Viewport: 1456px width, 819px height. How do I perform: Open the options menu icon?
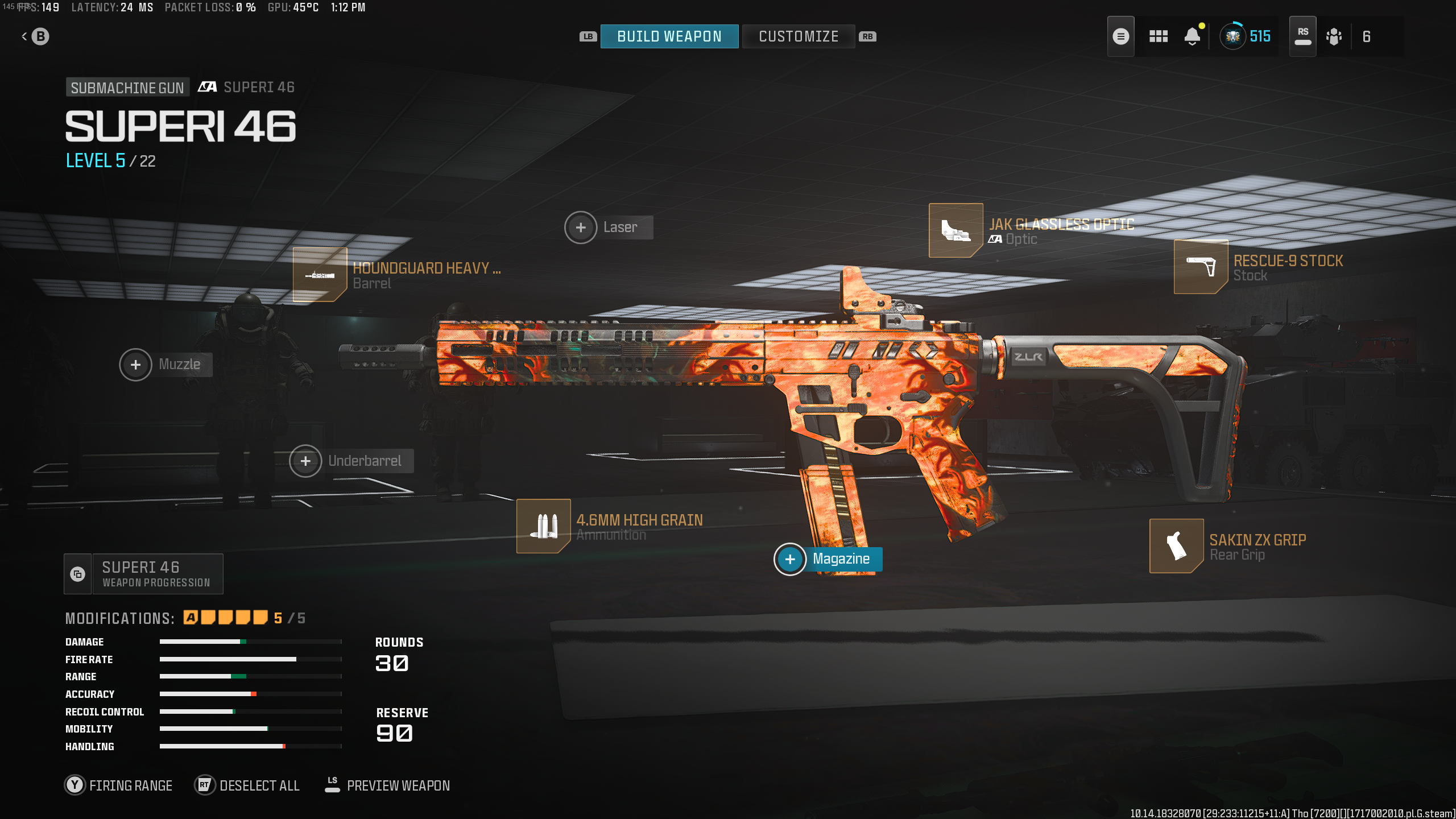(1120, 36)
